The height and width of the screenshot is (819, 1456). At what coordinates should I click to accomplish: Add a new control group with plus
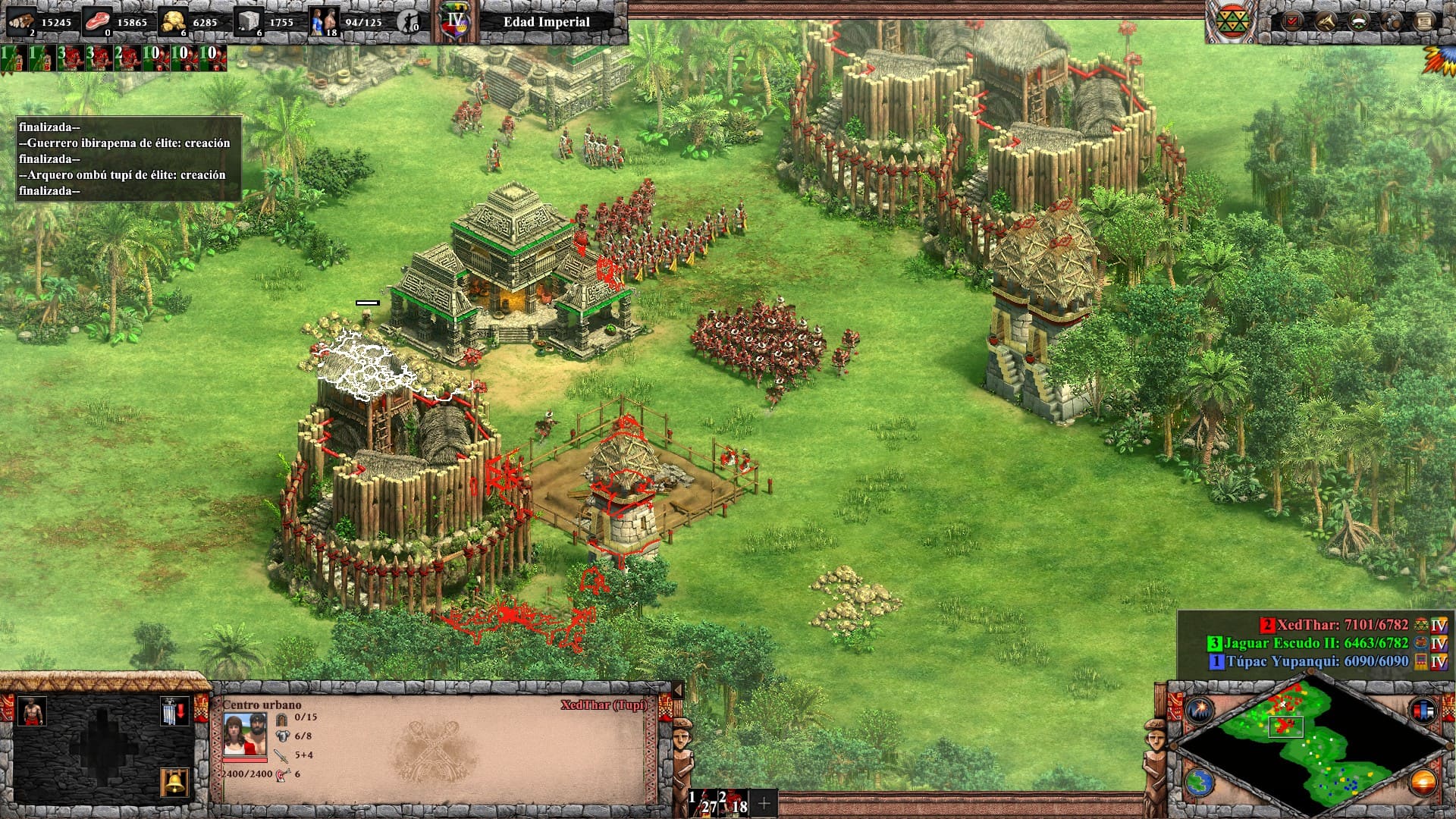[764, 802]
